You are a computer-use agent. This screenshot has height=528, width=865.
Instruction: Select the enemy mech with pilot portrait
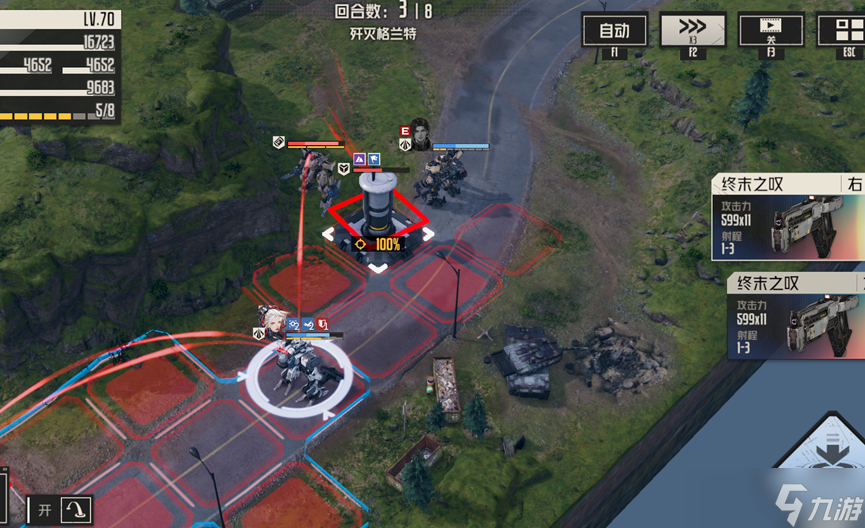click(x=440, y=180)
